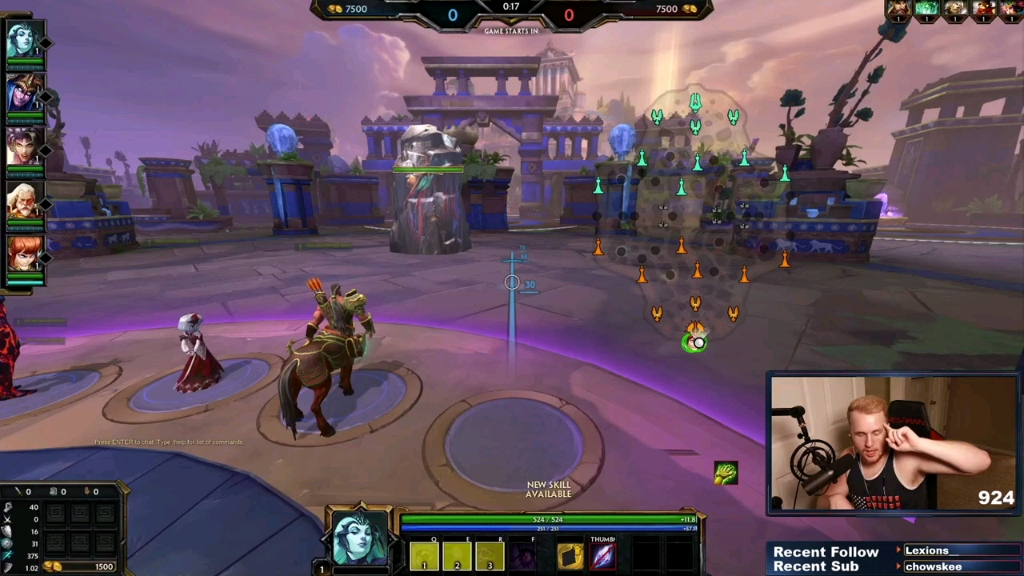This screenshot has width=1024, height=576.
Task: Click the red-armored enemy god portrait
Action: click(985, 9)
